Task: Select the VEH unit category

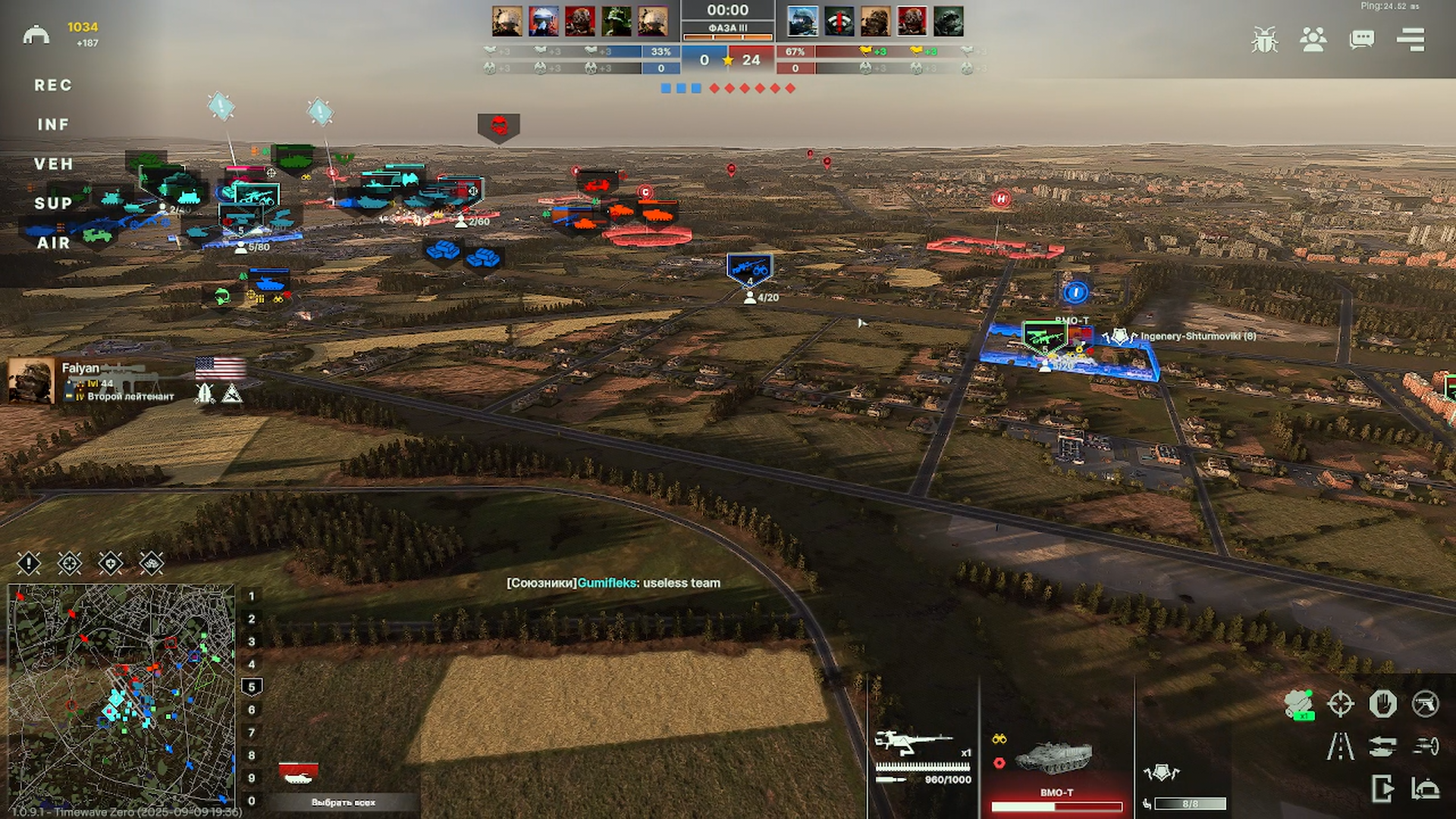Action: [x=53, y=164]
